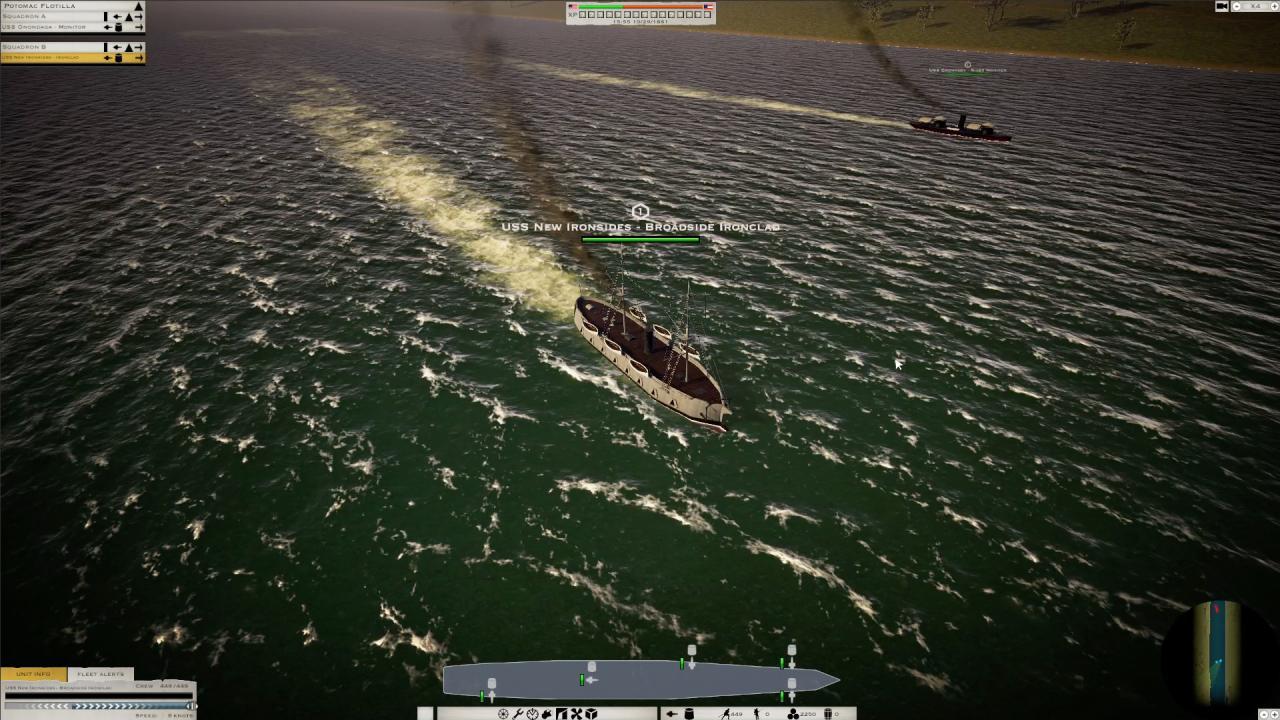
Task: Click the right arrow next to USS Onondaga
Action: (x=139, y=27)
